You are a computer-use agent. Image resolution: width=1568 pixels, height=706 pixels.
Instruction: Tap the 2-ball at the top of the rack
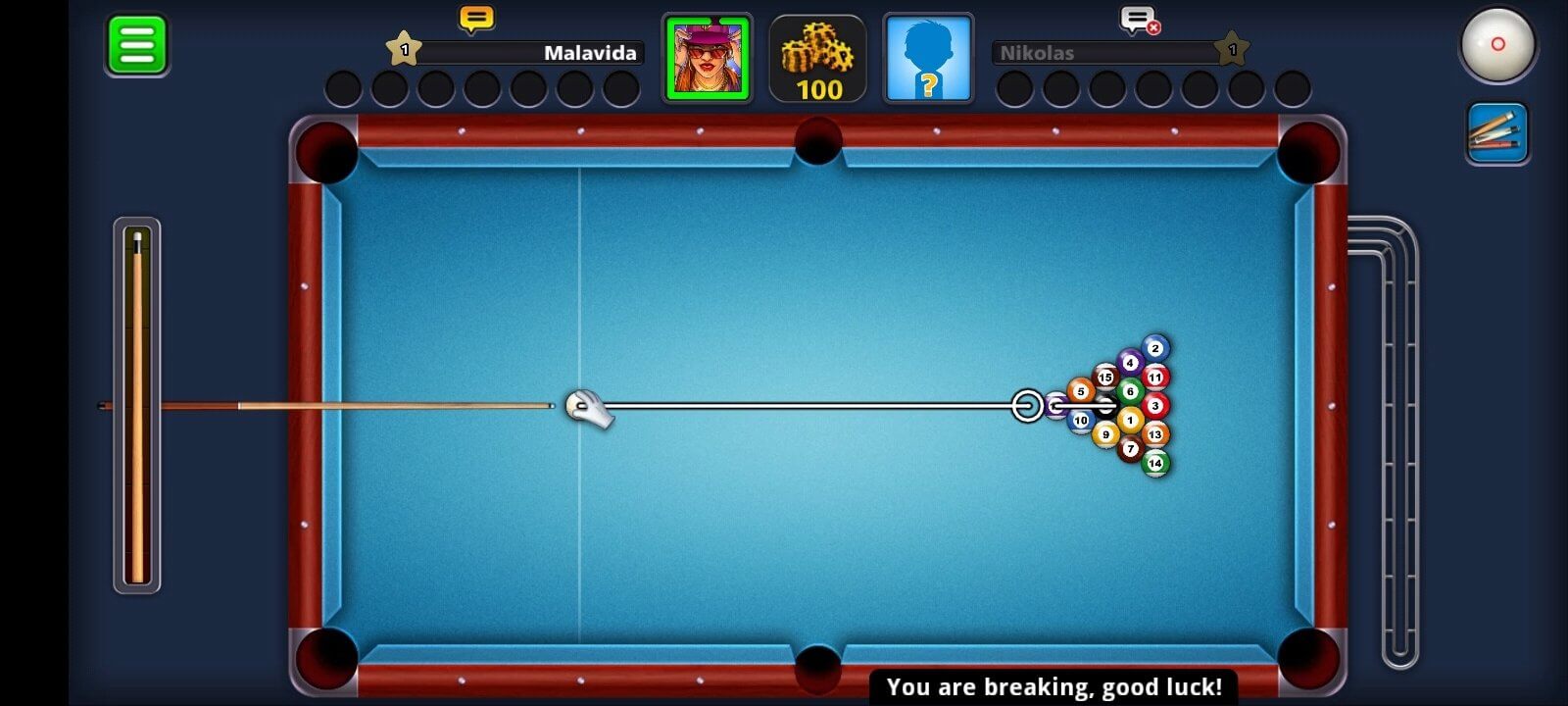pos(1154,347)
